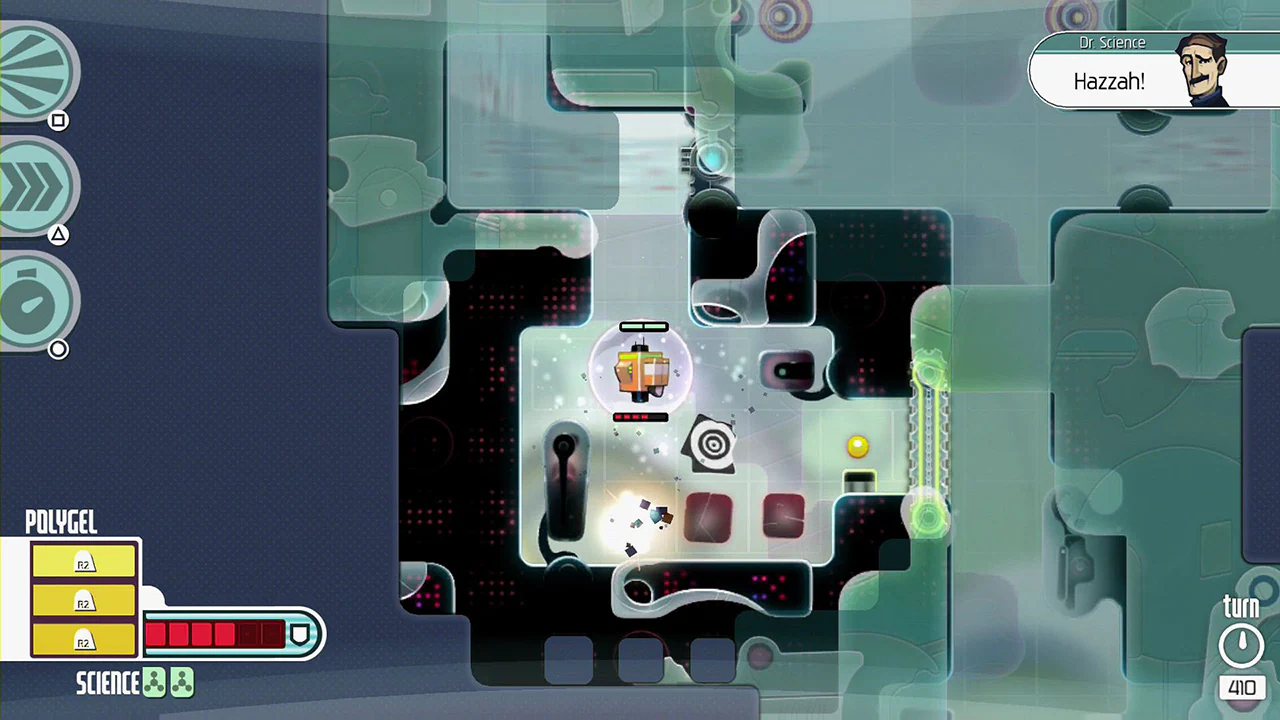Viewport: 1280px width, 720px height.
Task: Toggle the circle button prompt indicator
Action: click(x=58, y=349)
